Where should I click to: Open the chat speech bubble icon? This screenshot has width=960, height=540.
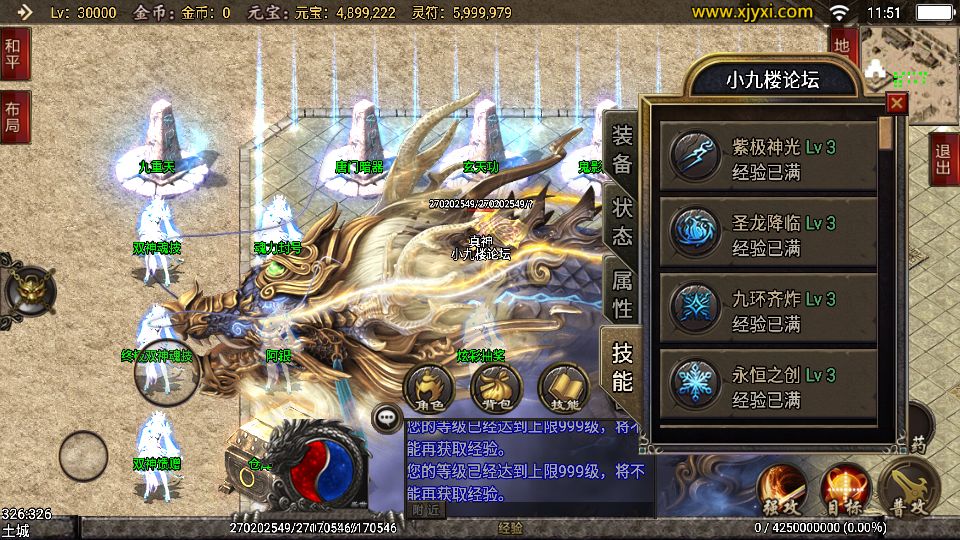click(x=385, y=417)
